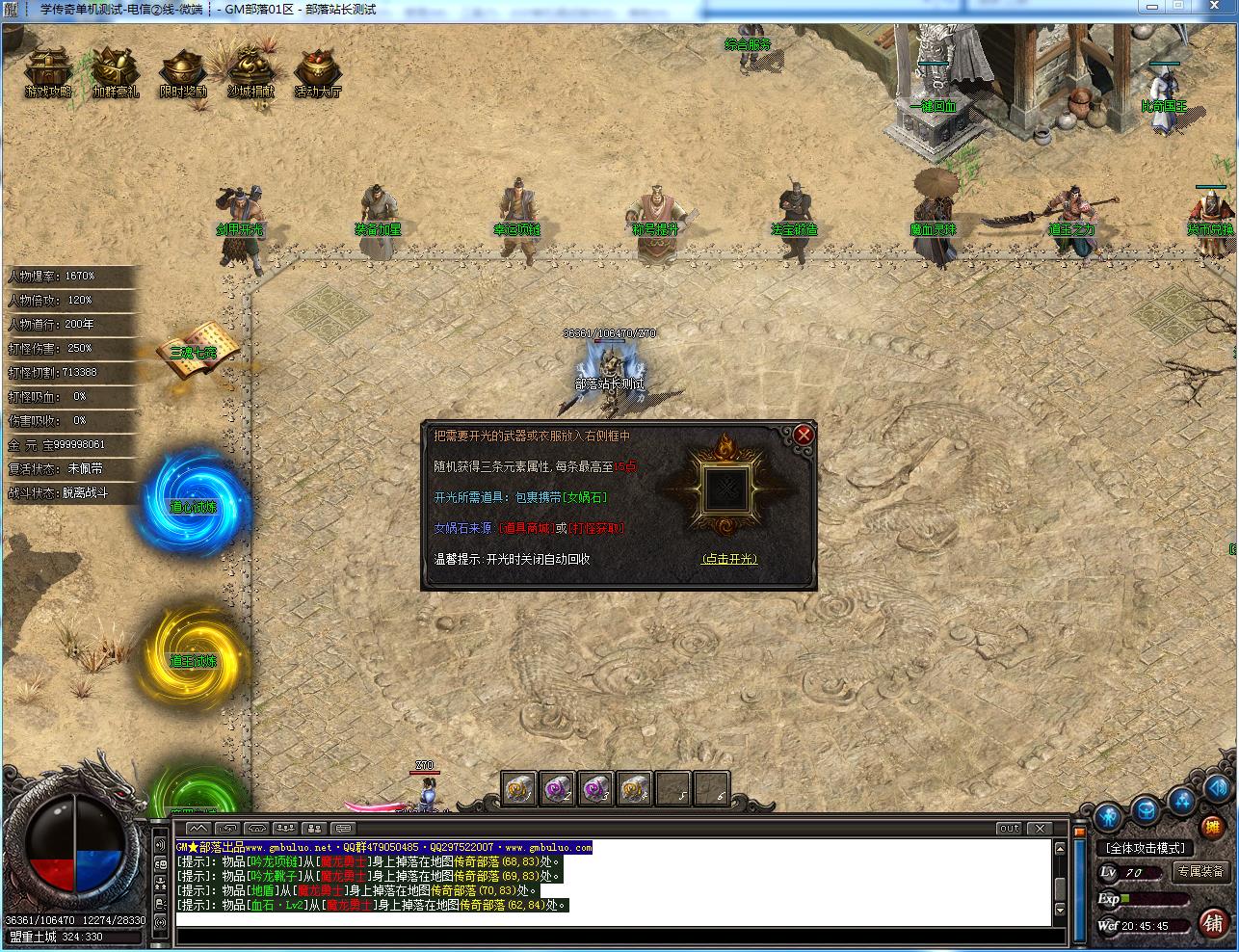Toggle the 全体攻击模式 attack mode label
The width and height of the screenshot is (1239, 952).
(x=1147, y=848)
